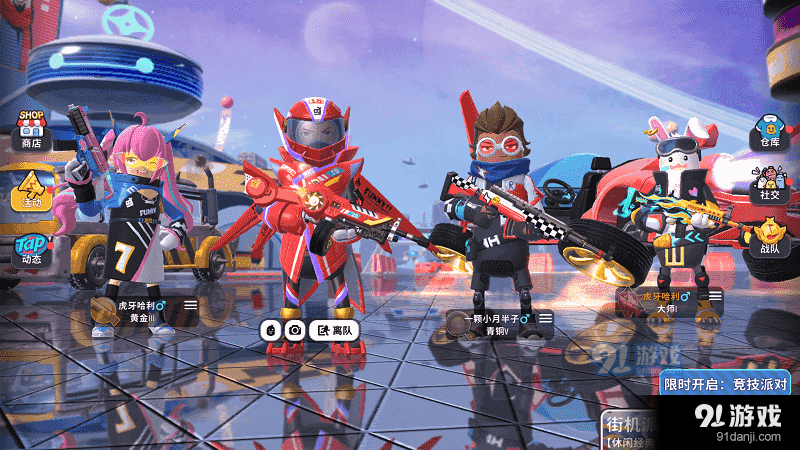Open the 仓库 warehouse

[x=768, y=131]
